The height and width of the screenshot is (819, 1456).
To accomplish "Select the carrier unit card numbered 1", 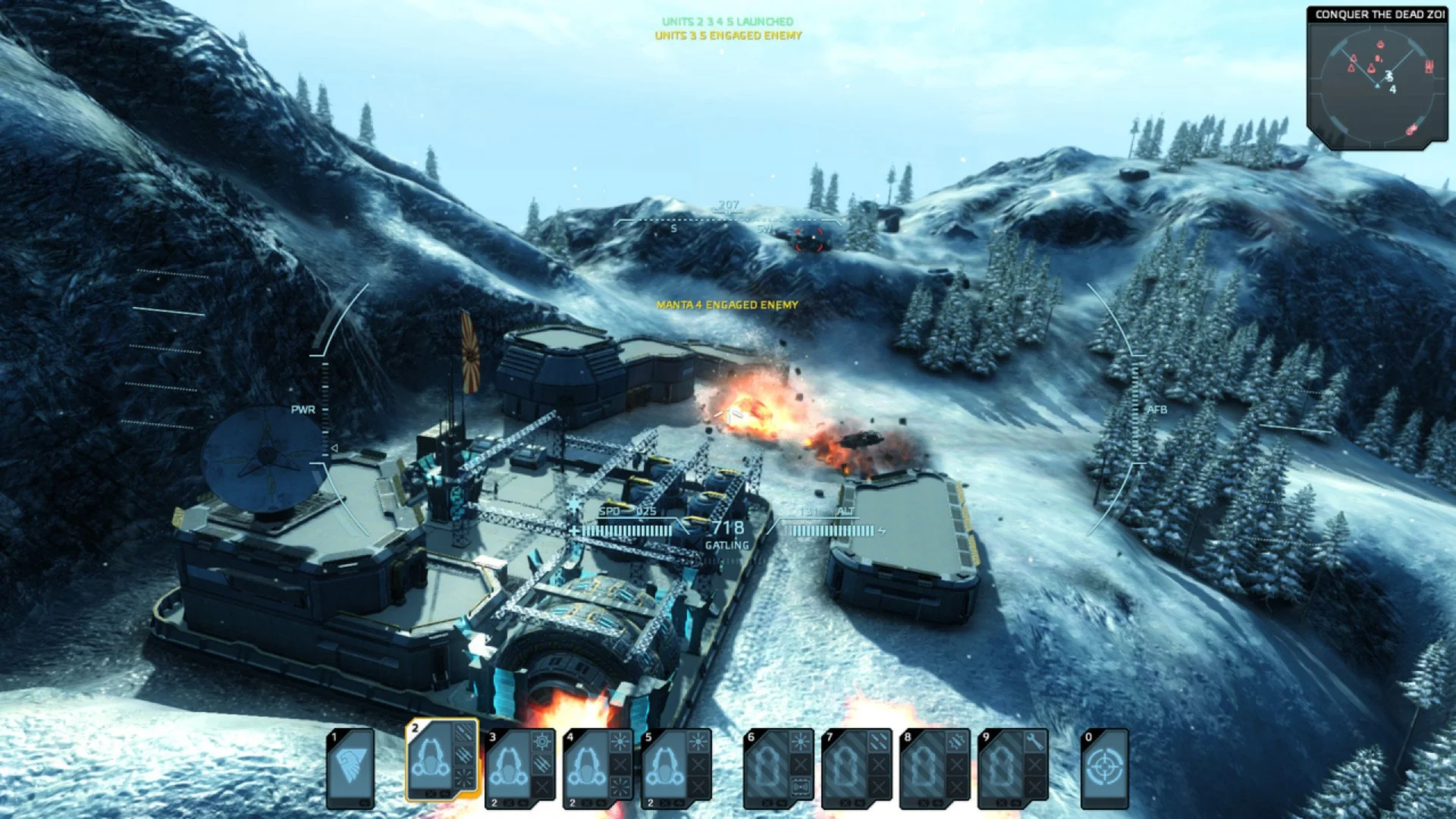I will 350,767.
